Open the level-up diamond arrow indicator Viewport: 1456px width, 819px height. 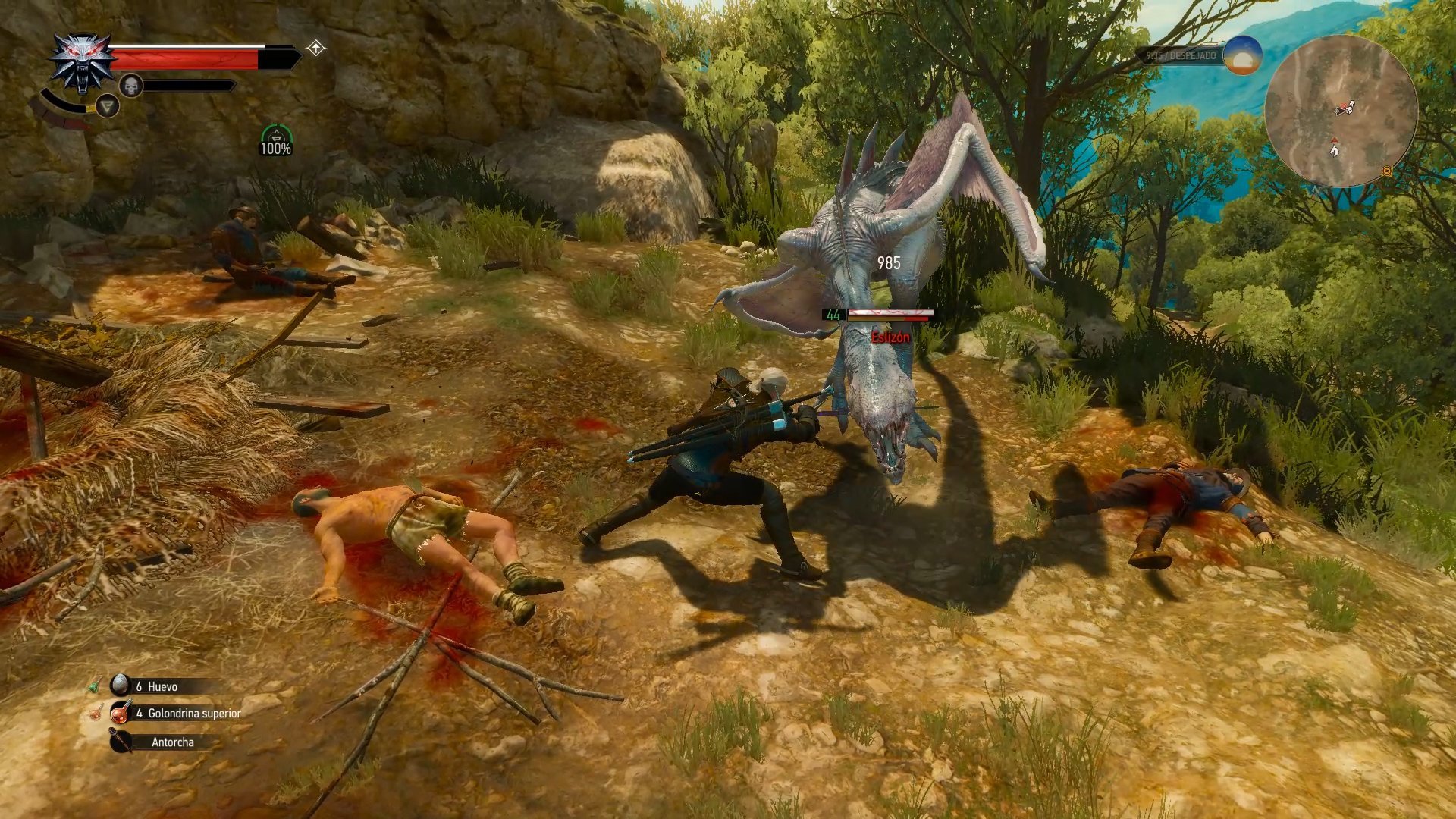click(x=315, y=47)
